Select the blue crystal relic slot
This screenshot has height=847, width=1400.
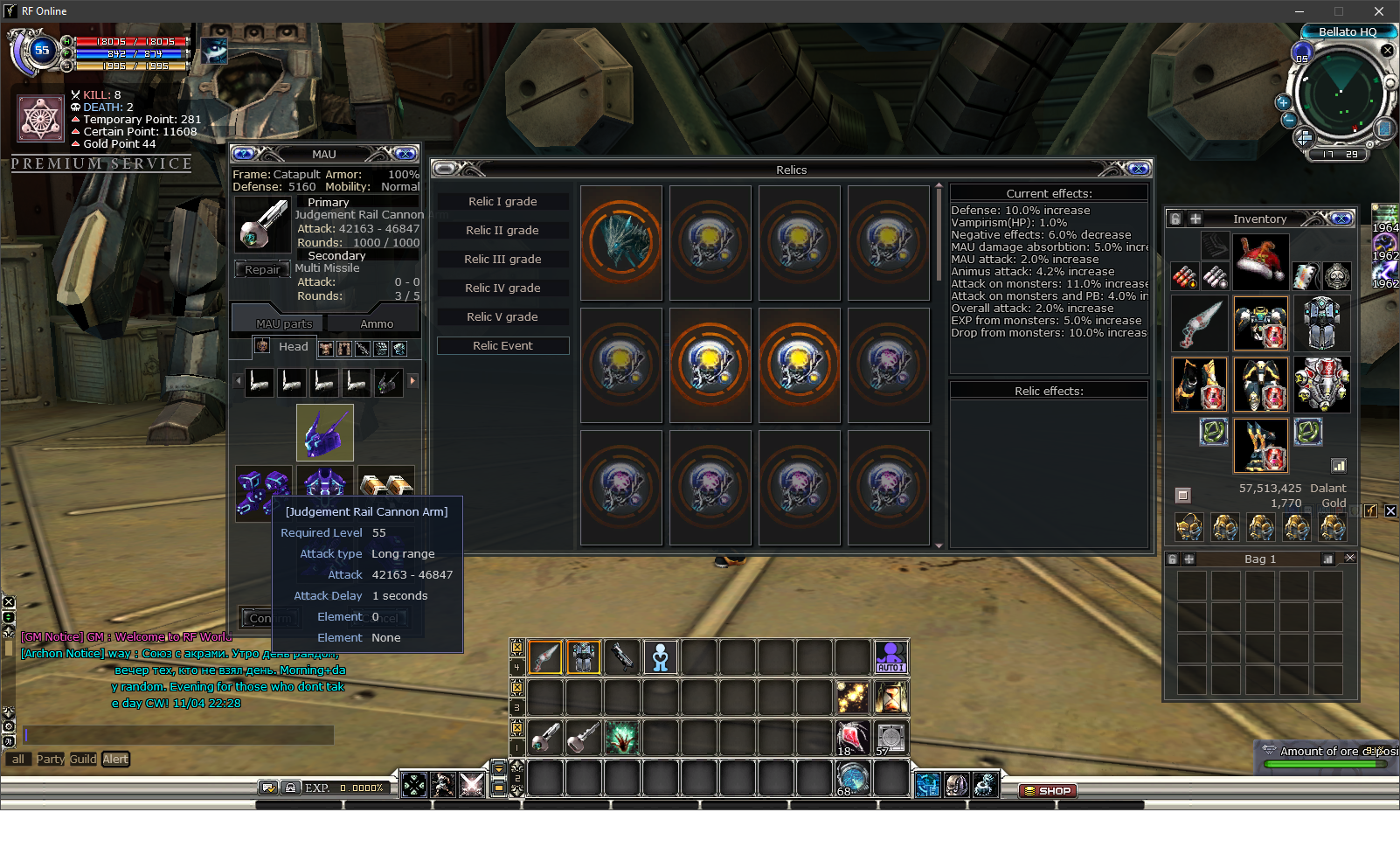[x=621, y=242]
